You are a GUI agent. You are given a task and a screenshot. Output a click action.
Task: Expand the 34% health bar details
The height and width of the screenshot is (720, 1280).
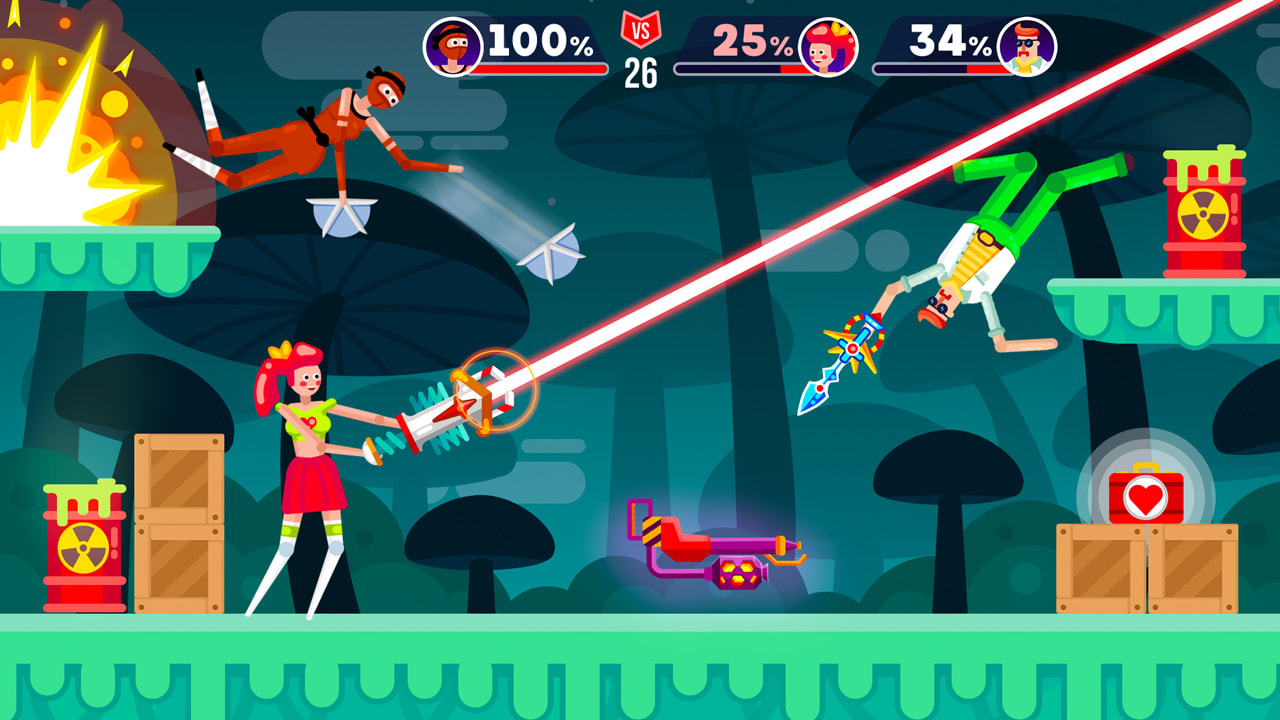[940, 69]
